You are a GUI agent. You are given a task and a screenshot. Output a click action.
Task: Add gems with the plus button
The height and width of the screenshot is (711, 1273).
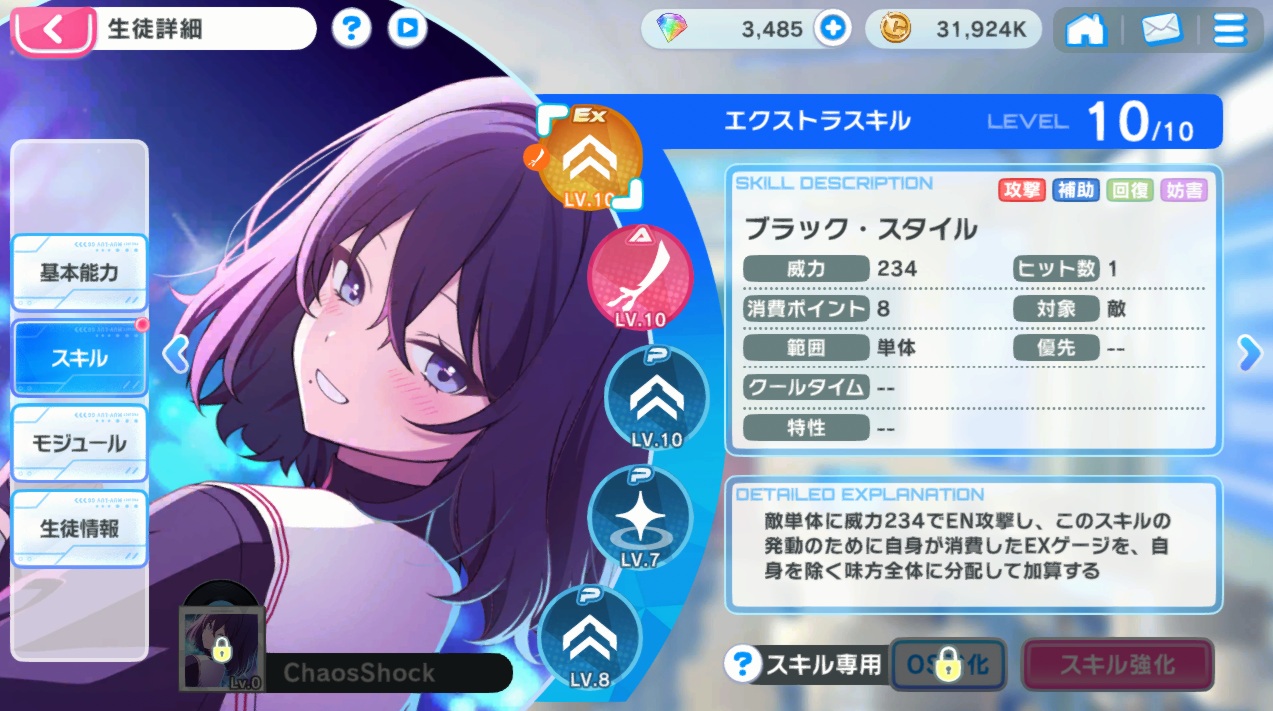coord(831,29)
